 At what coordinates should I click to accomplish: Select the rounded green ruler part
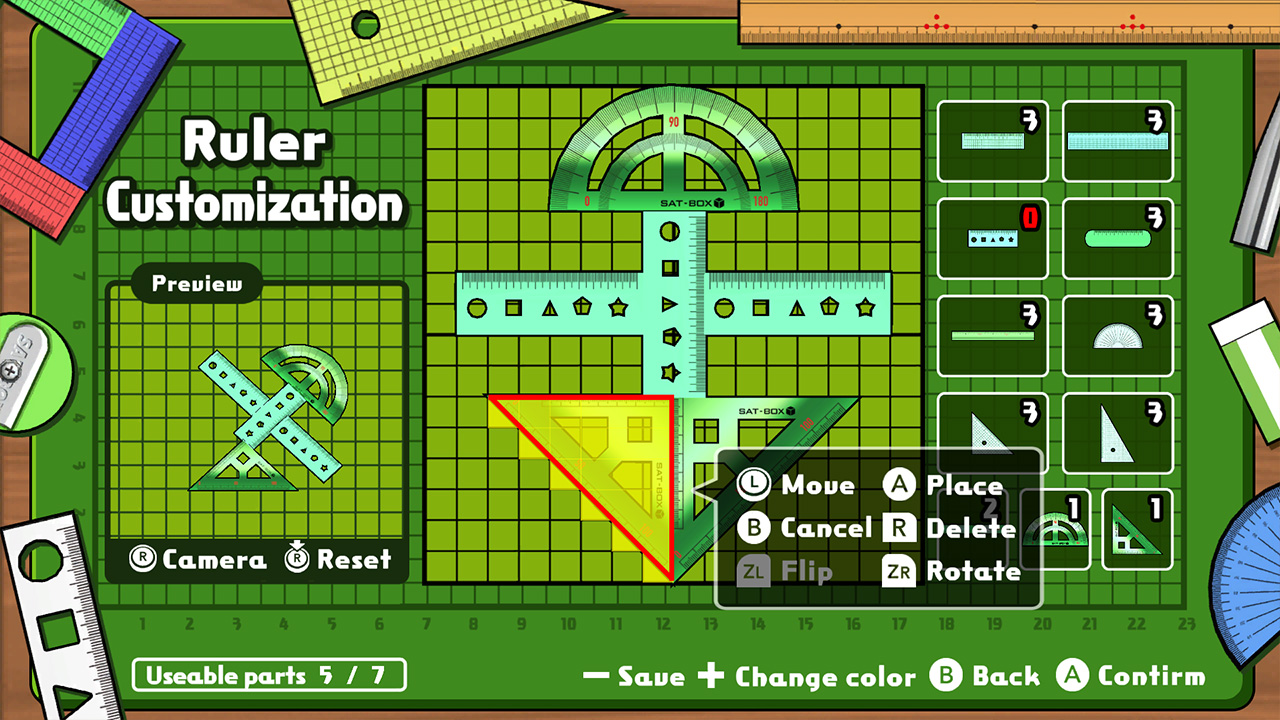tap(1117, 237)
